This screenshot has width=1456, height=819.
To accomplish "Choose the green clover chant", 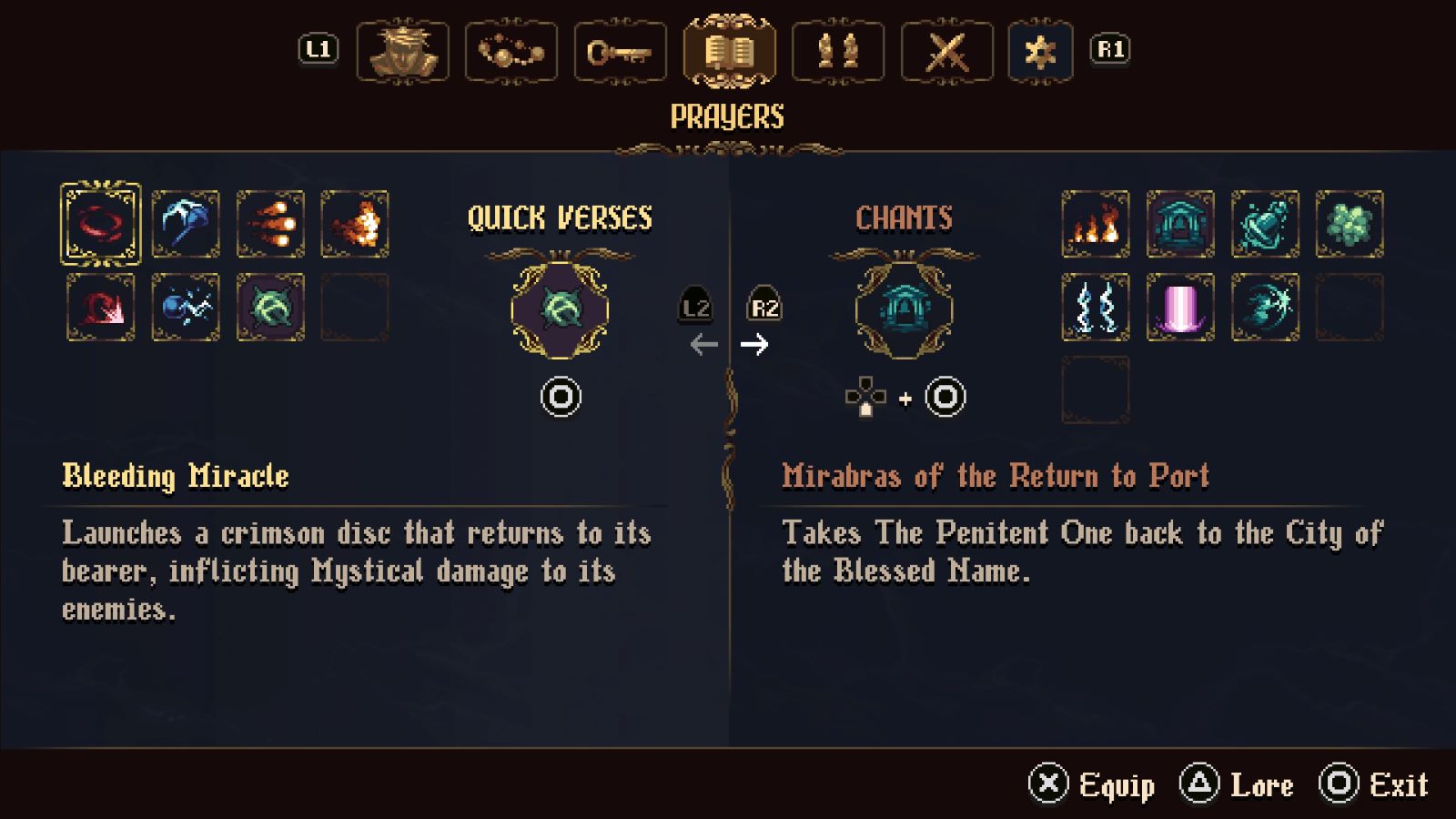I will [1350, 224].
